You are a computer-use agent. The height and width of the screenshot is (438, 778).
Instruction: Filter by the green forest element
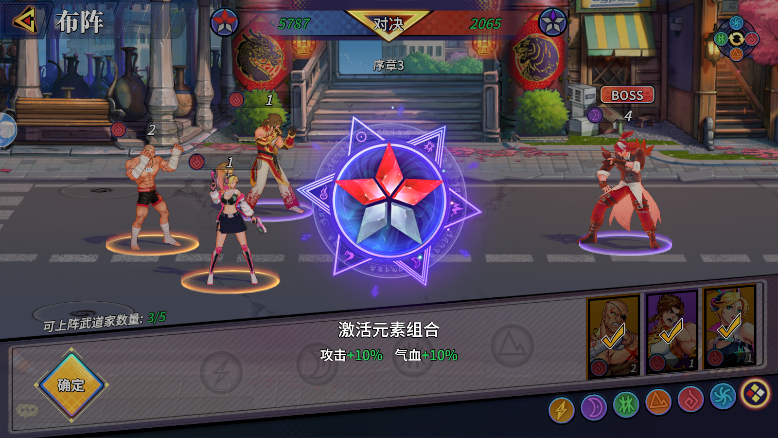[626, 405]
